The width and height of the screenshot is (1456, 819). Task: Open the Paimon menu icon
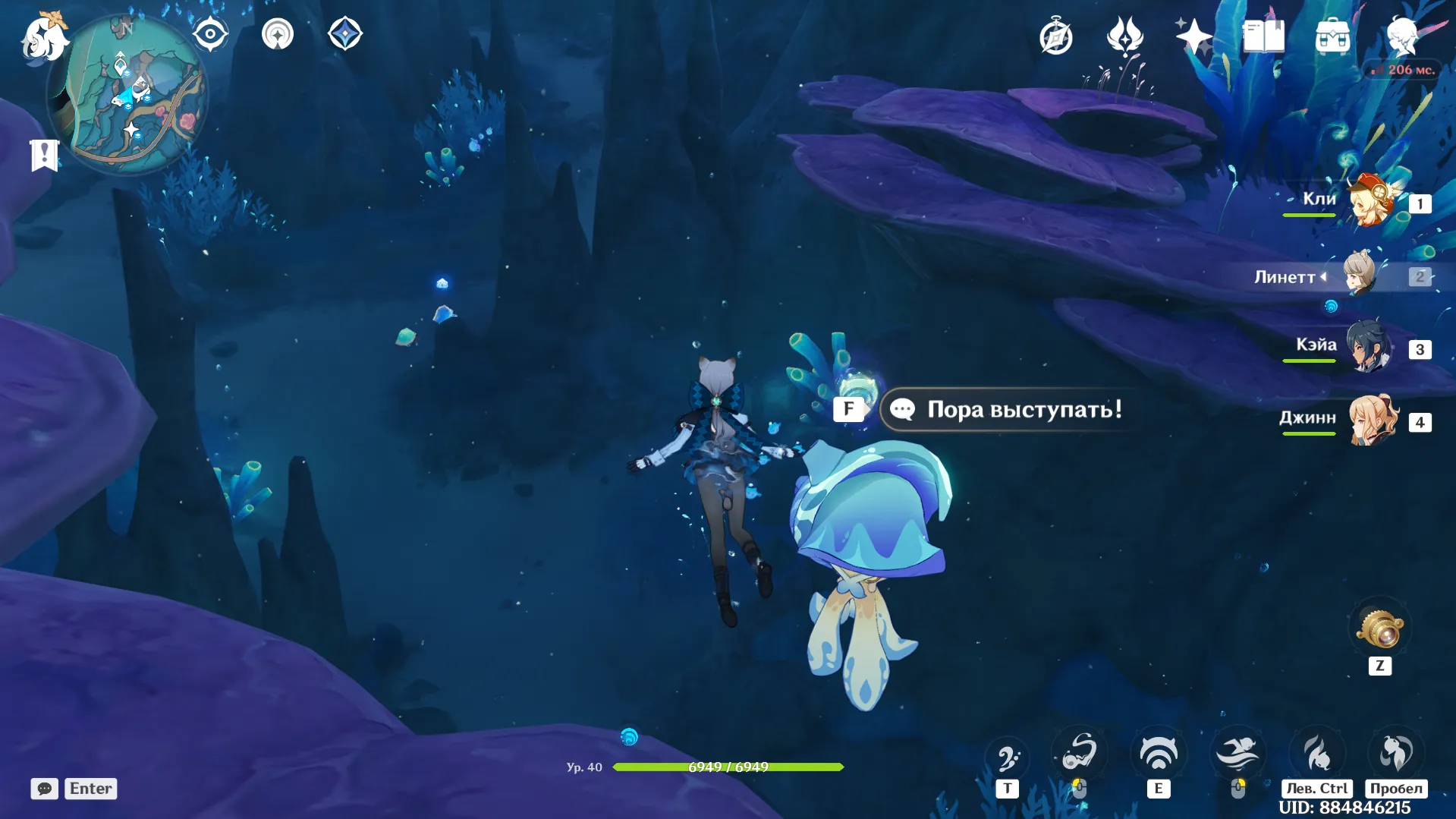(x=44, y=36)
